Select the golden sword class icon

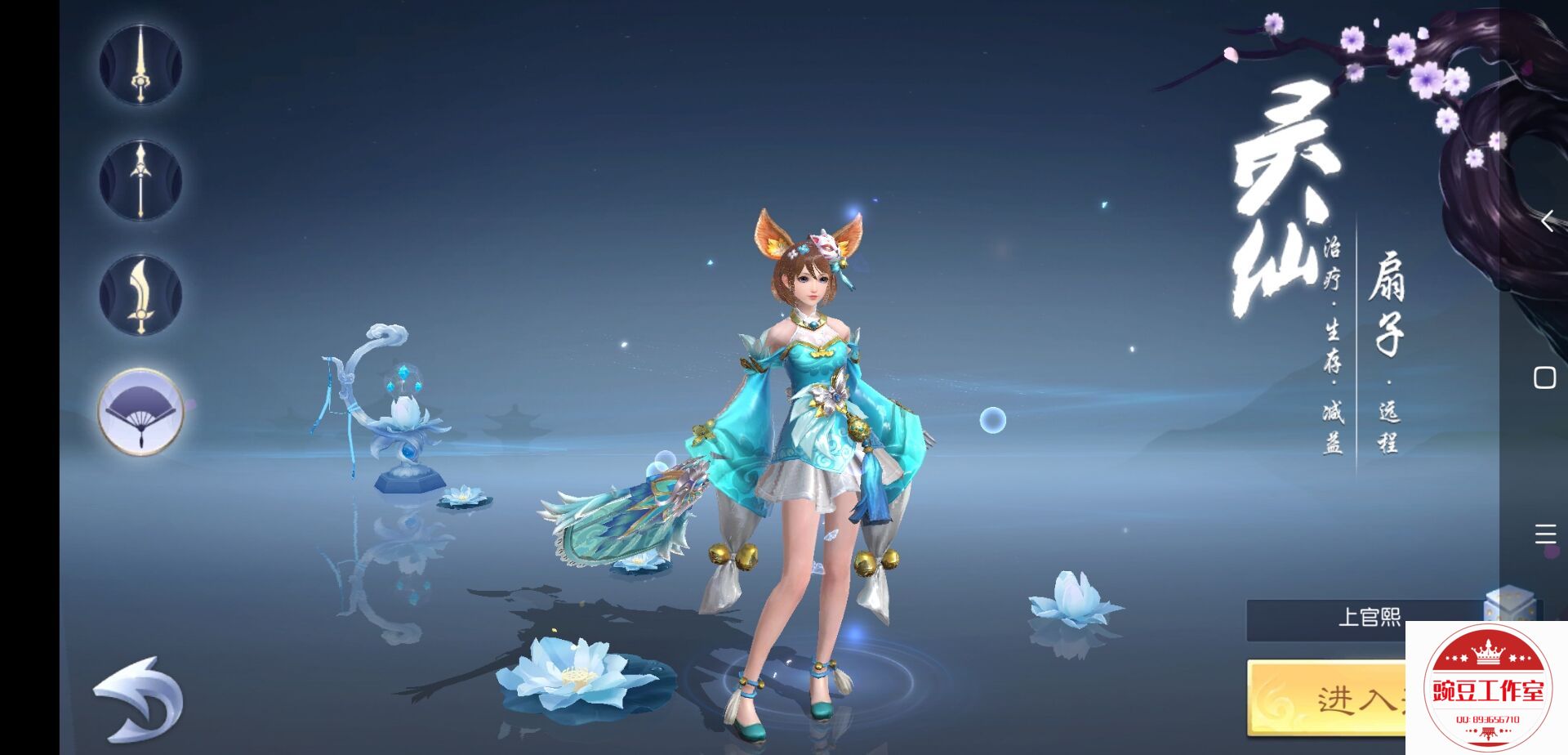[140, 65]
